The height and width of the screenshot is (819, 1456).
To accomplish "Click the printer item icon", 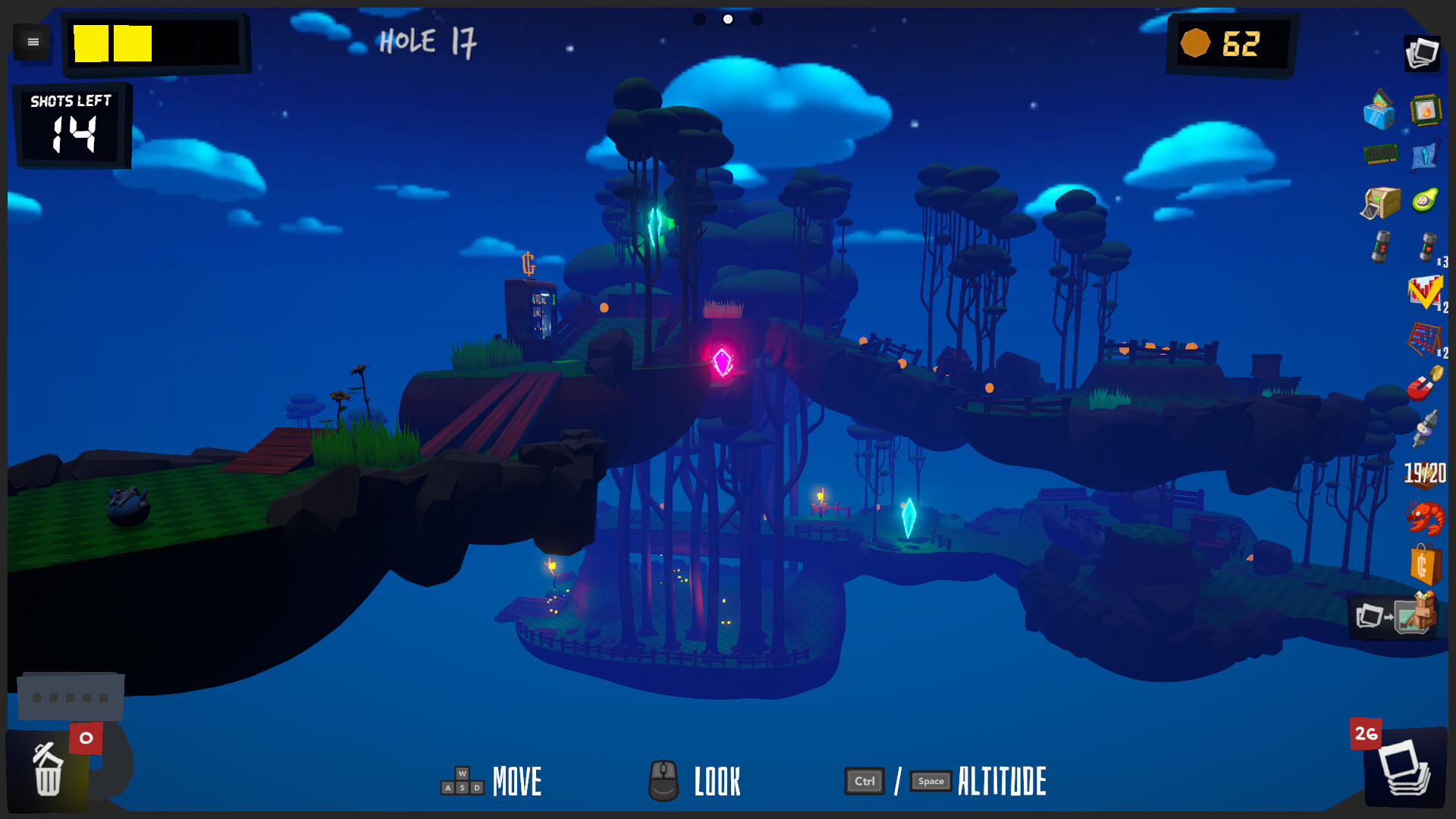I will pos(1380,202).
